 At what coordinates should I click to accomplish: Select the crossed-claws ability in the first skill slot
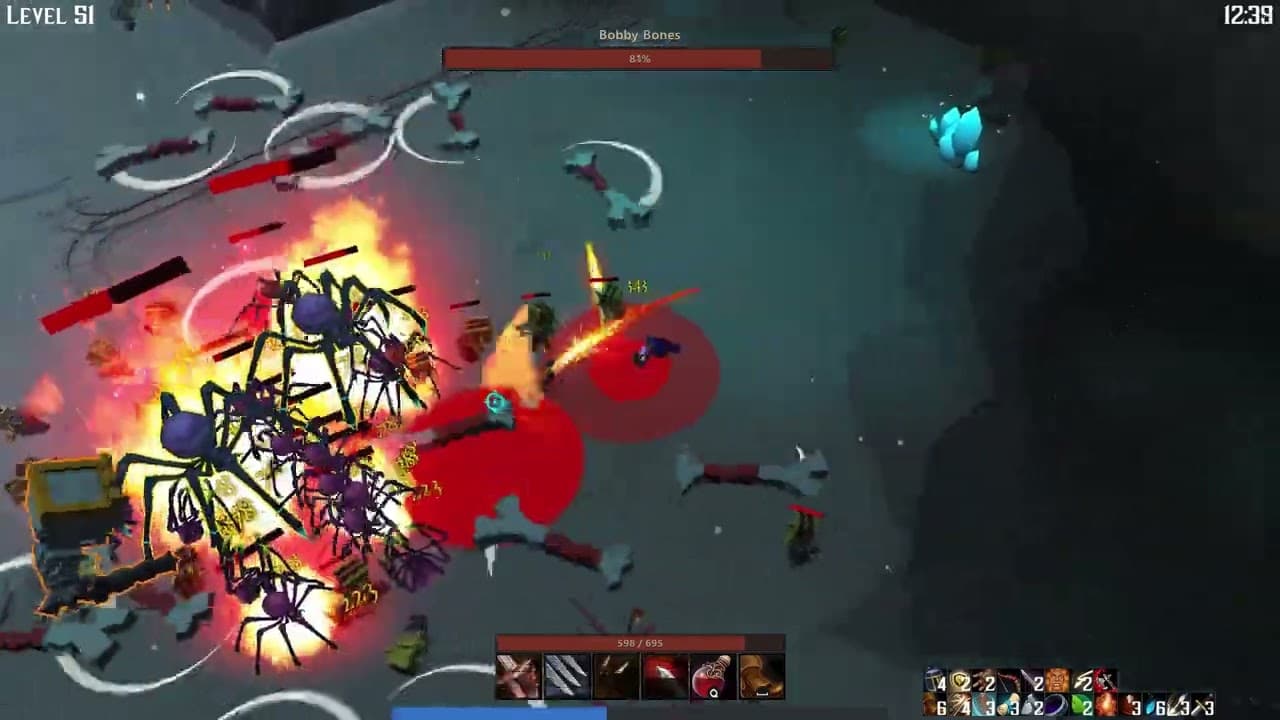click(517, 676)
